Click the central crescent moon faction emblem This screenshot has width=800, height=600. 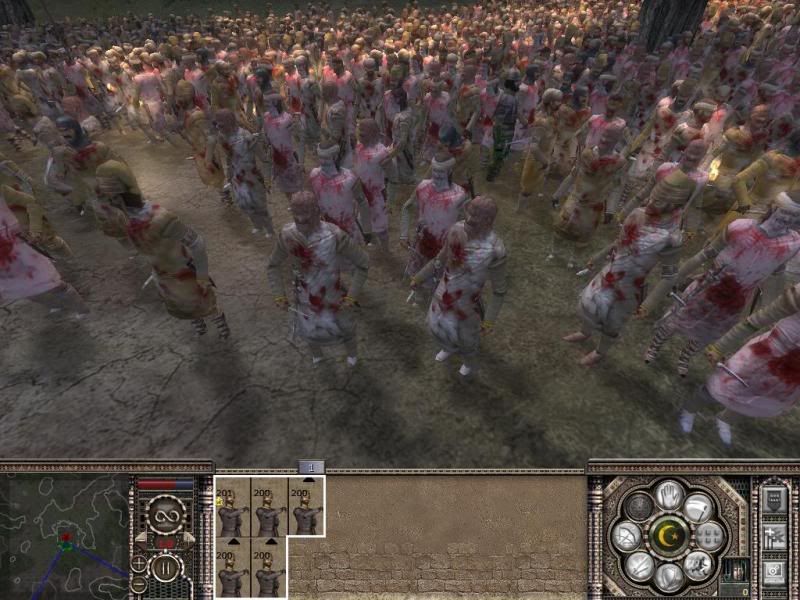click(668, 536)
